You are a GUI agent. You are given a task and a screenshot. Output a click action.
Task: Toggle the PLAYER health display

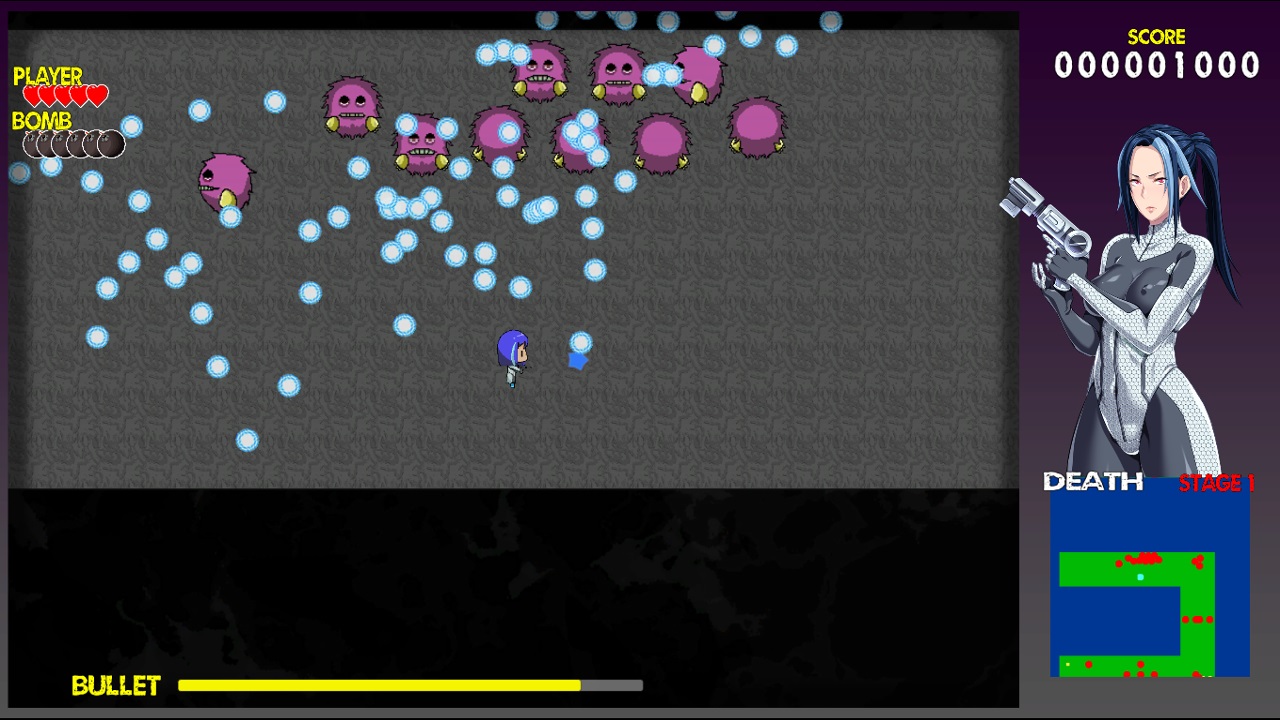point(46,76)
